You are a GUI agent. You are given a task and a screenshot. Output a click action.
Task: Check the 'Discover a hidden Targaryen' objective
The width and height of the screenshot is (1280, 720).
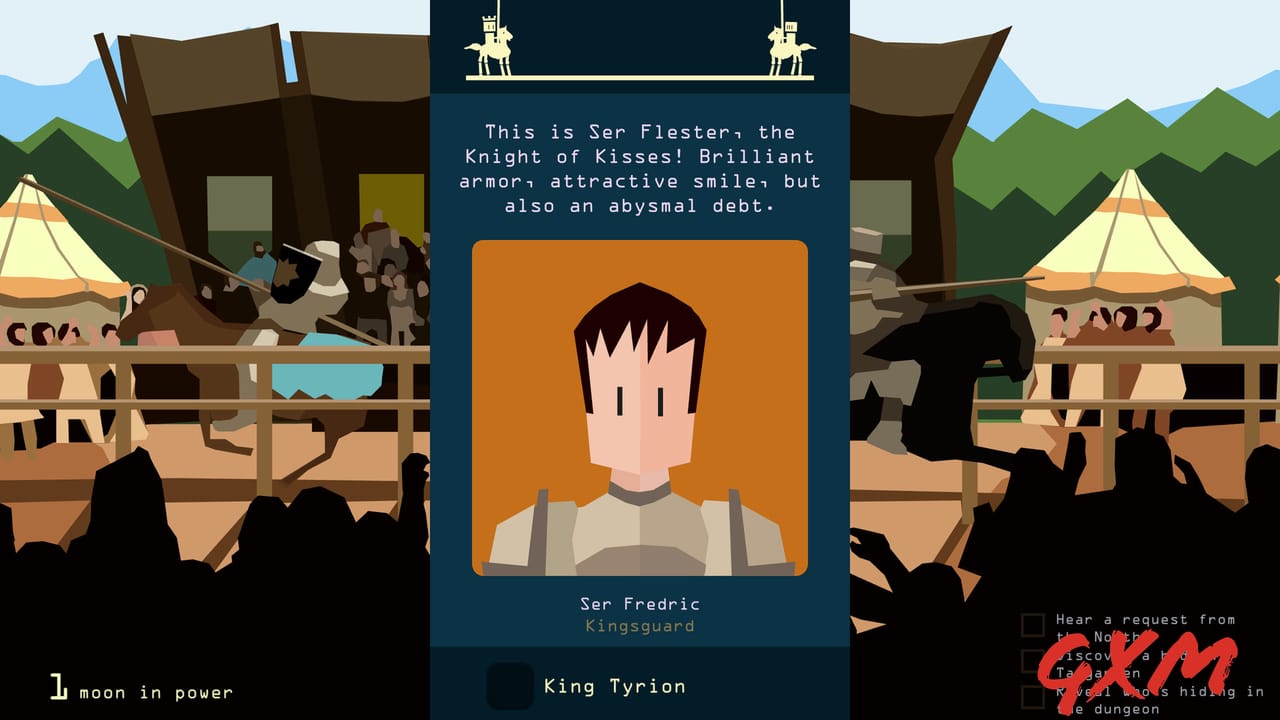point(1032,661)
